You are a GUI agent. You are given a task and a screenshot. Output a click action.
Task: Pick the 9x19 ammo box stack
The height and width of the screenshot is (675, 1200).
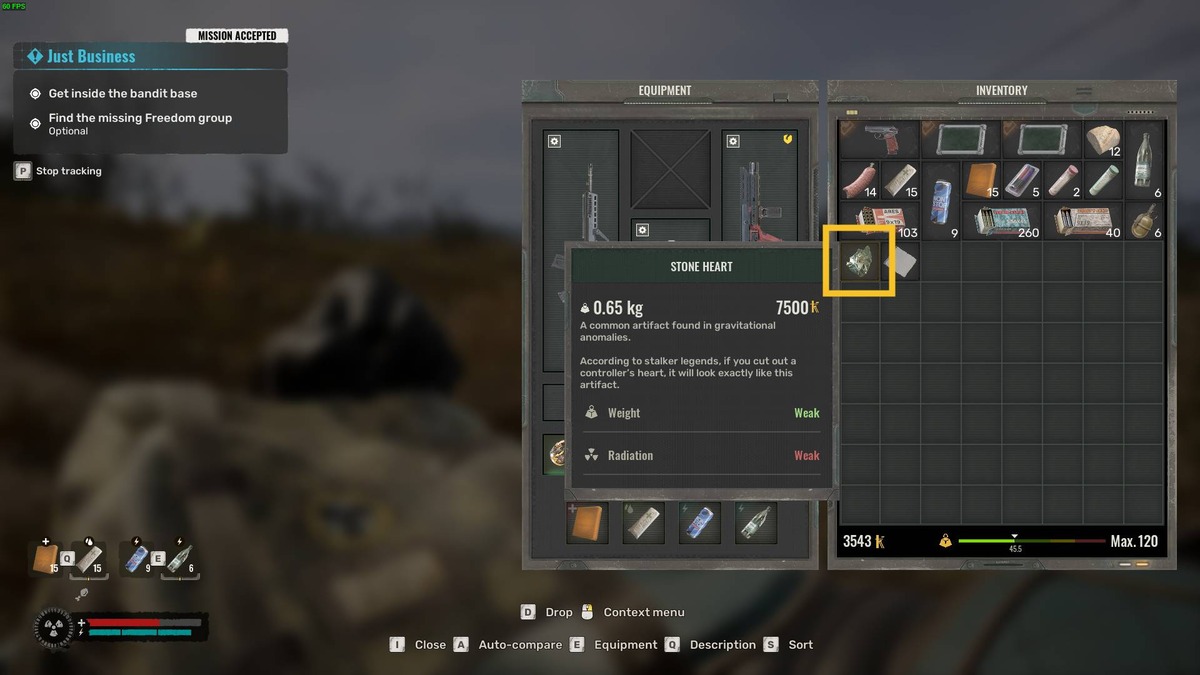879,220
